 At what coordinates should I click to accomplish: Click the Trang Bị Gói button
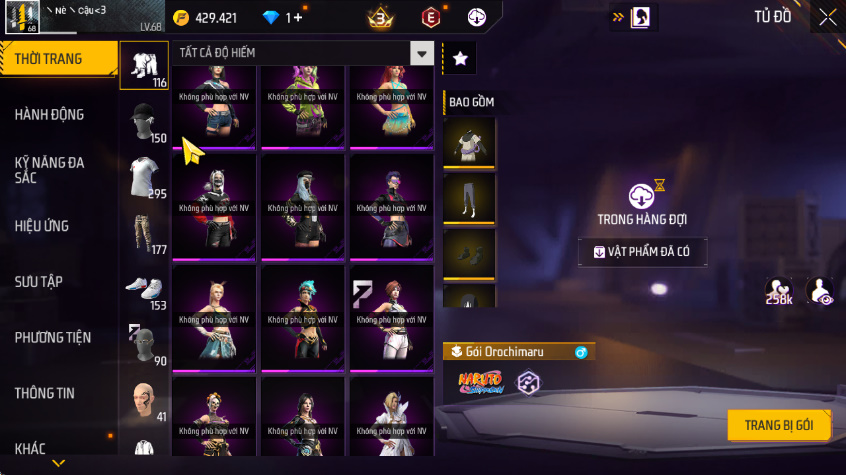coord(778,425)
